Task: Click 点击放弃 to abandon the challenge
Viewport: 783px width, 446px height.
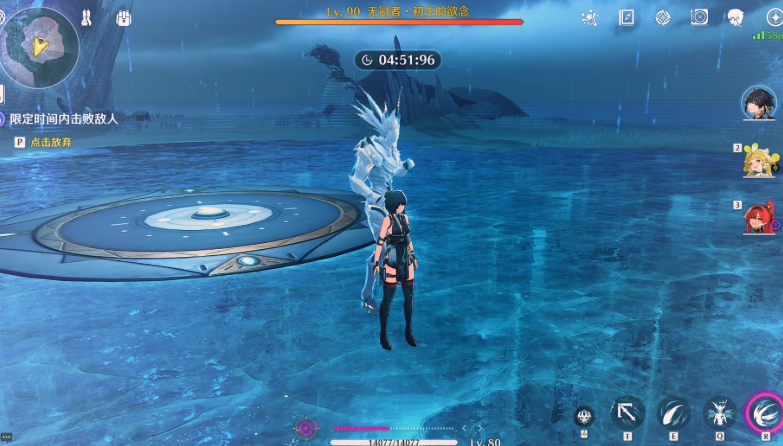Action: coord(50,143)
